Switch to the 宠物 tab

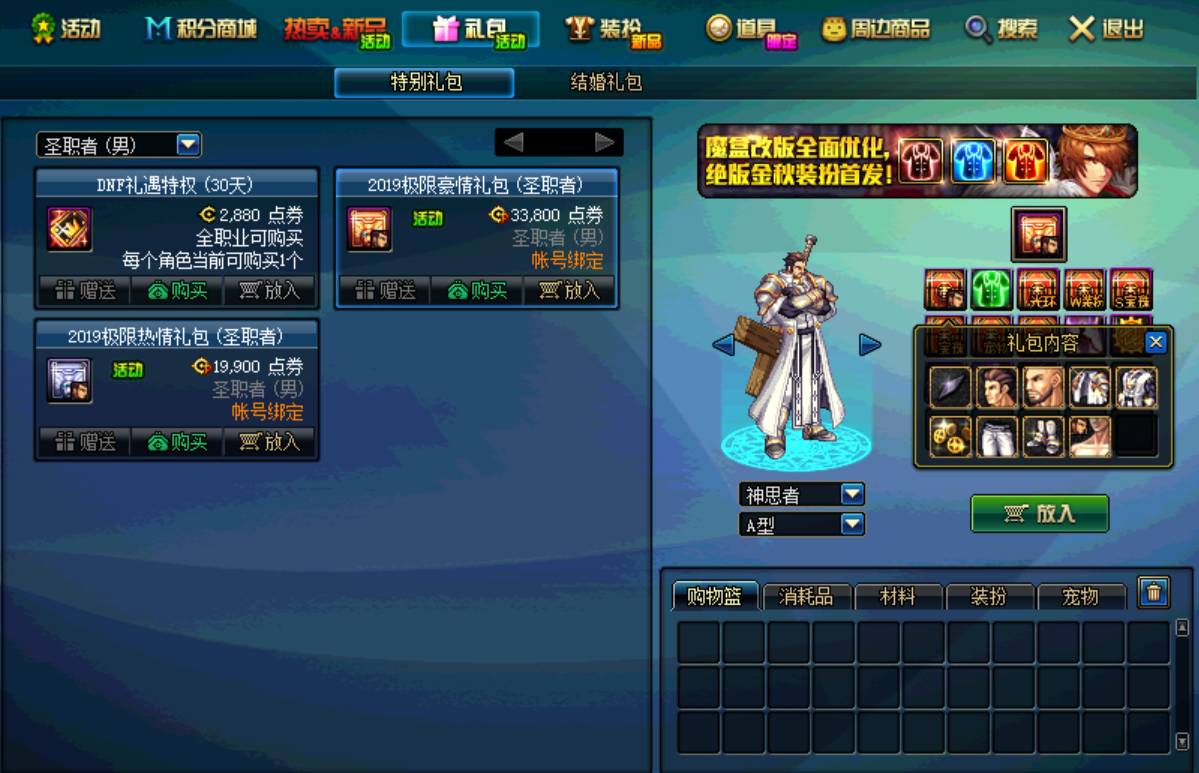point(1080,597)
